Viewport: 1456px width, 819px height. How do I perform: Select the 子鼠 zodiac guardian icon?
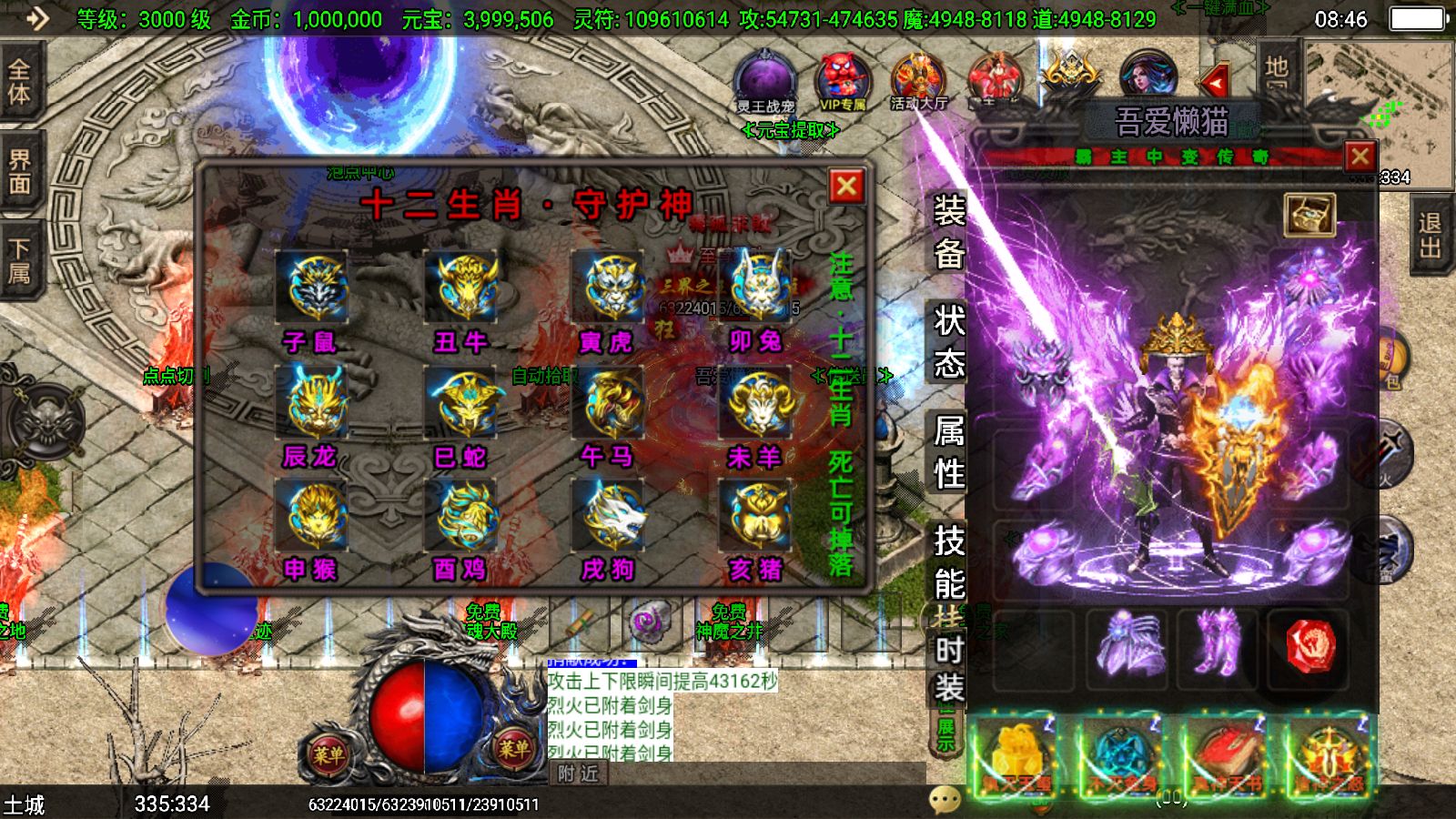[314, 287]
